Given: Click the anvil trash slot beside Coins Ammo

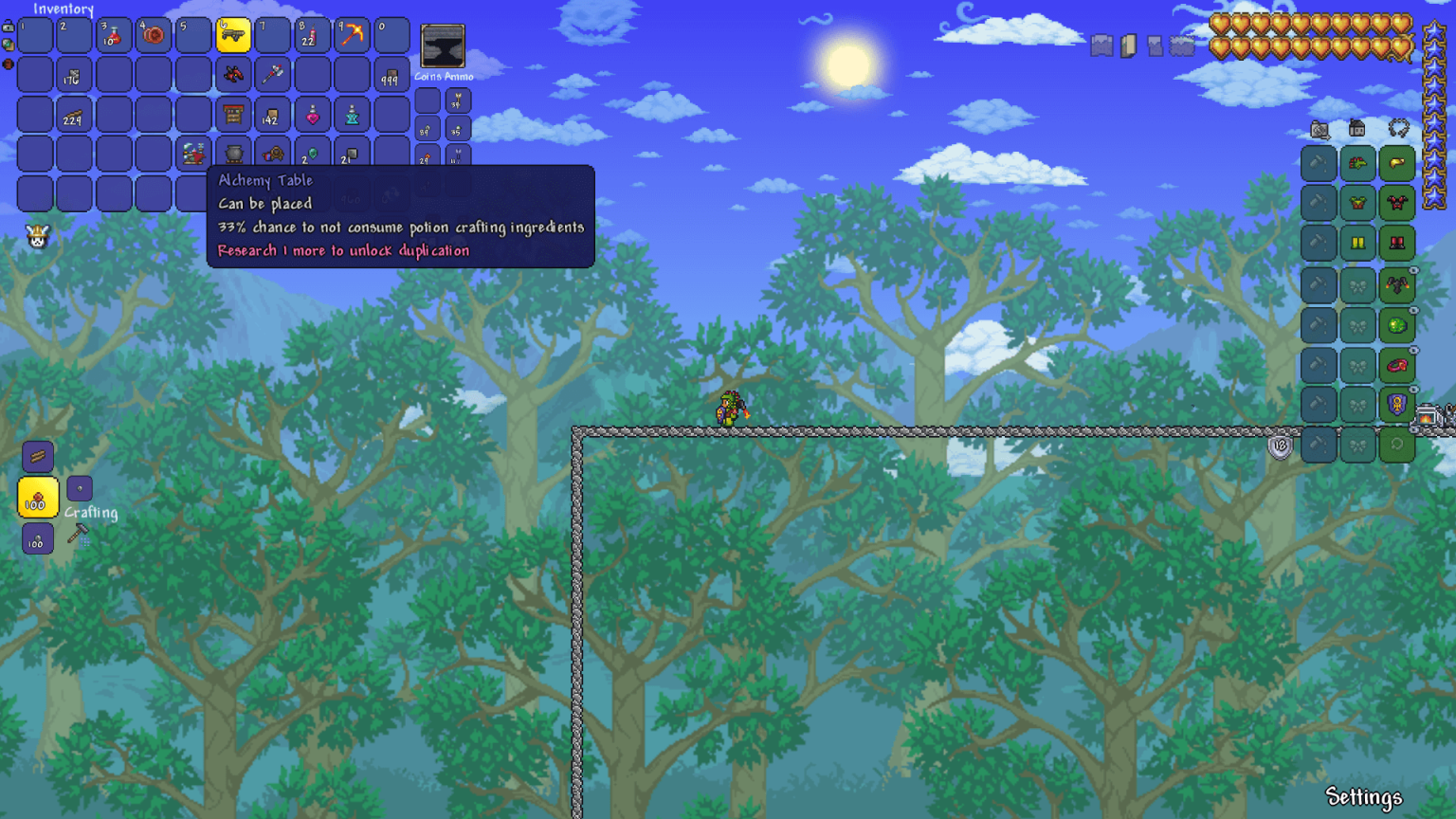Looking at the screenshot, I should [x=441, y=45].
